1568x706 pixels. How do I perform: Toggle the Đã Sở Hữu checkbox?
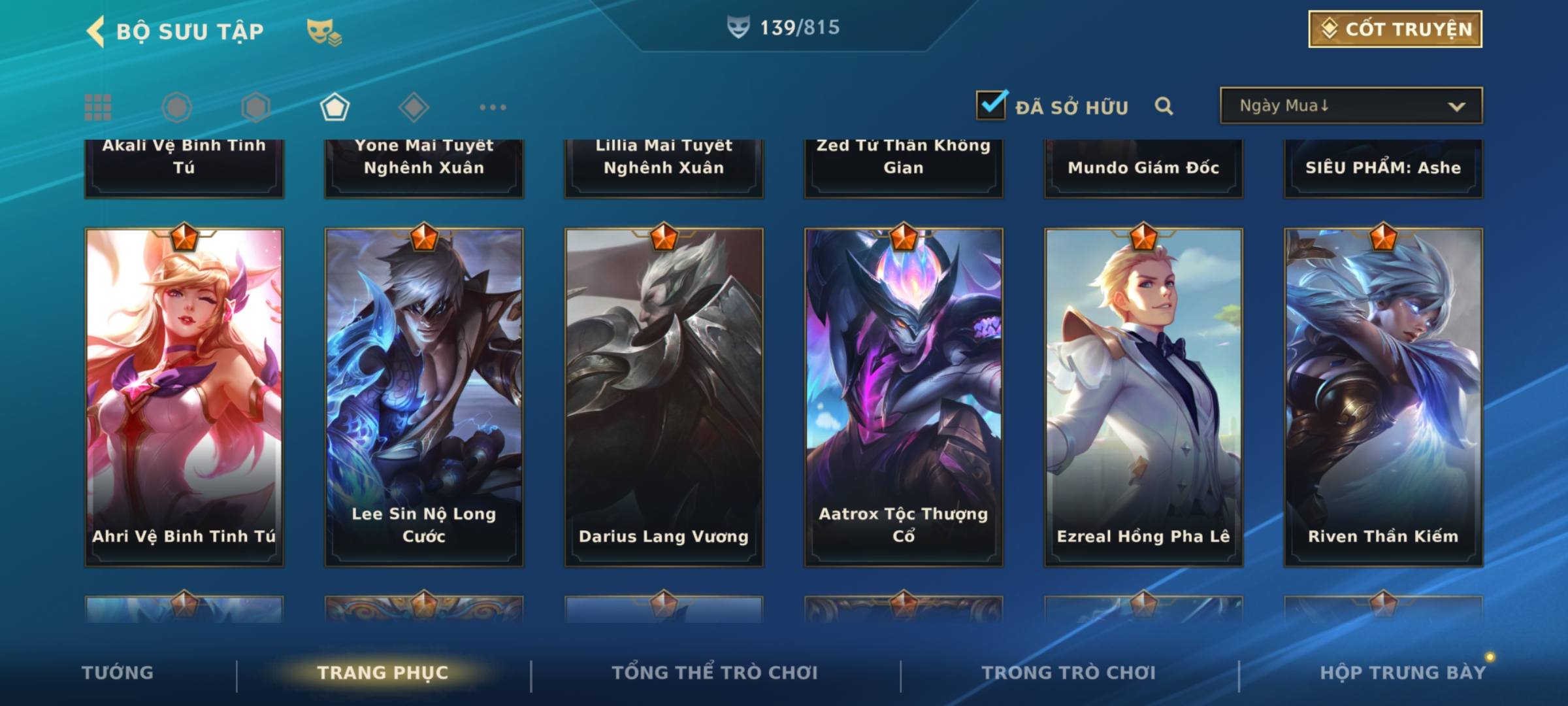(991, 105)
